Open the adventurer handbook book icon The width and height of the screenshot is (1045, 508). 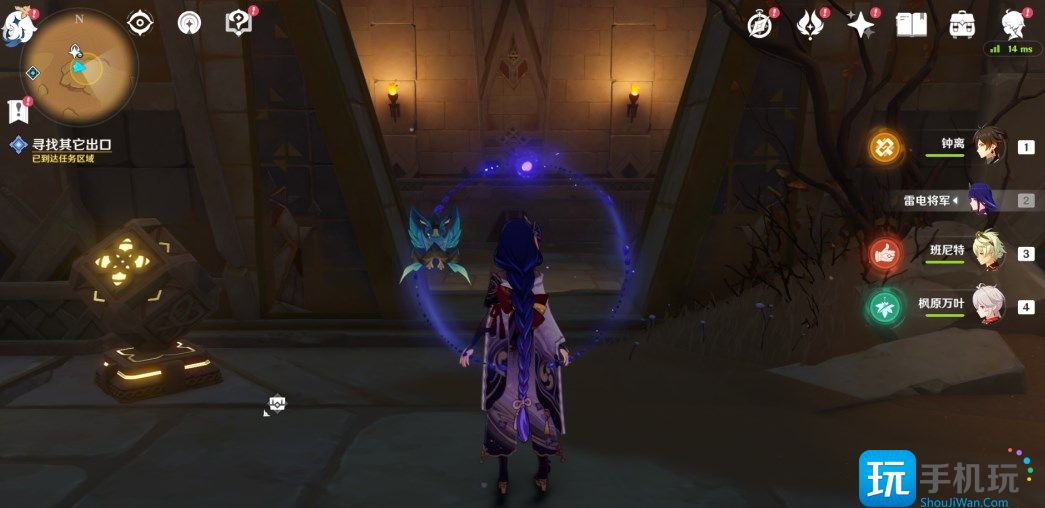911,24
